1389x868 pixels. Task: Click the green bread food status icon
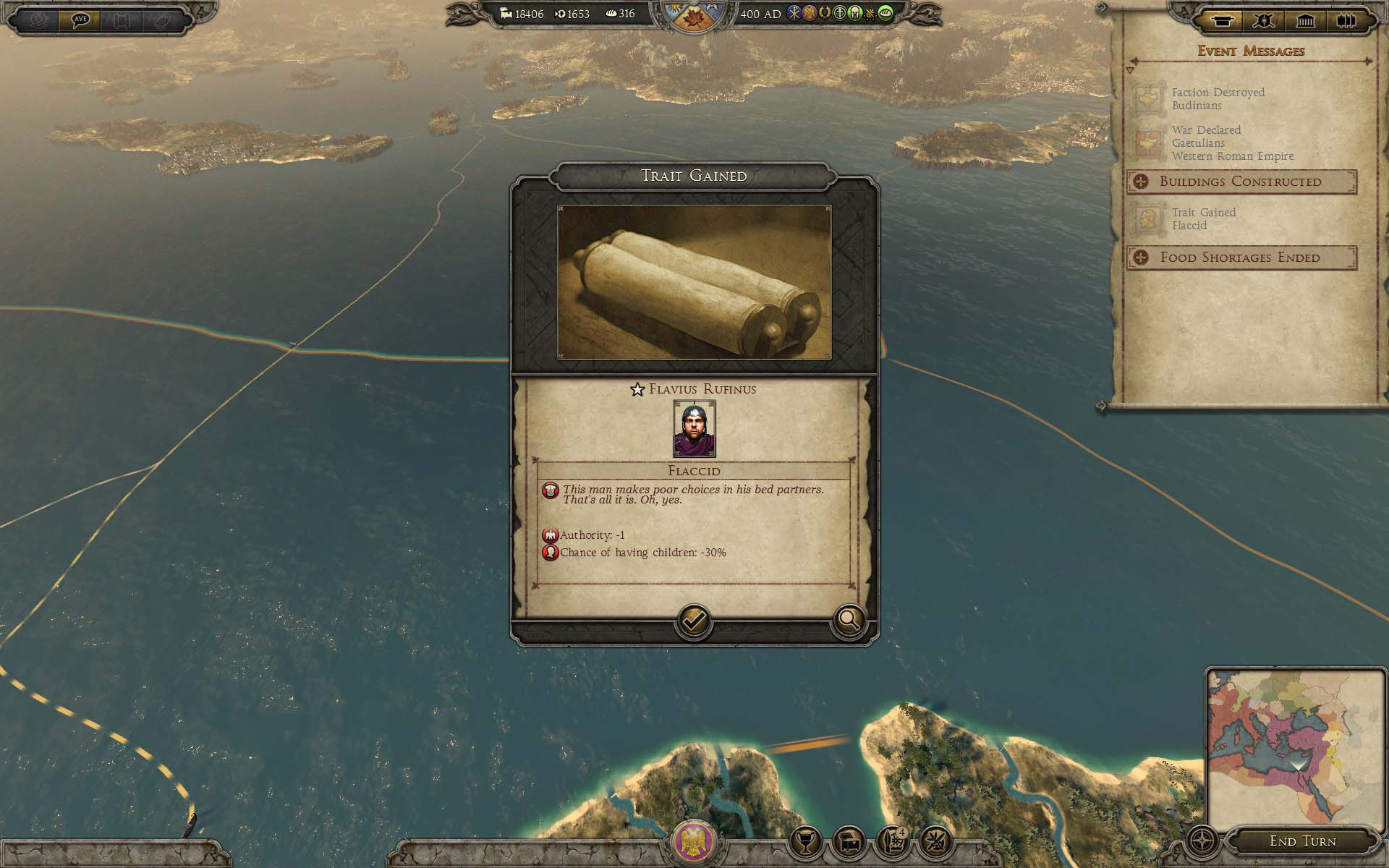click(x=885, y=13)
